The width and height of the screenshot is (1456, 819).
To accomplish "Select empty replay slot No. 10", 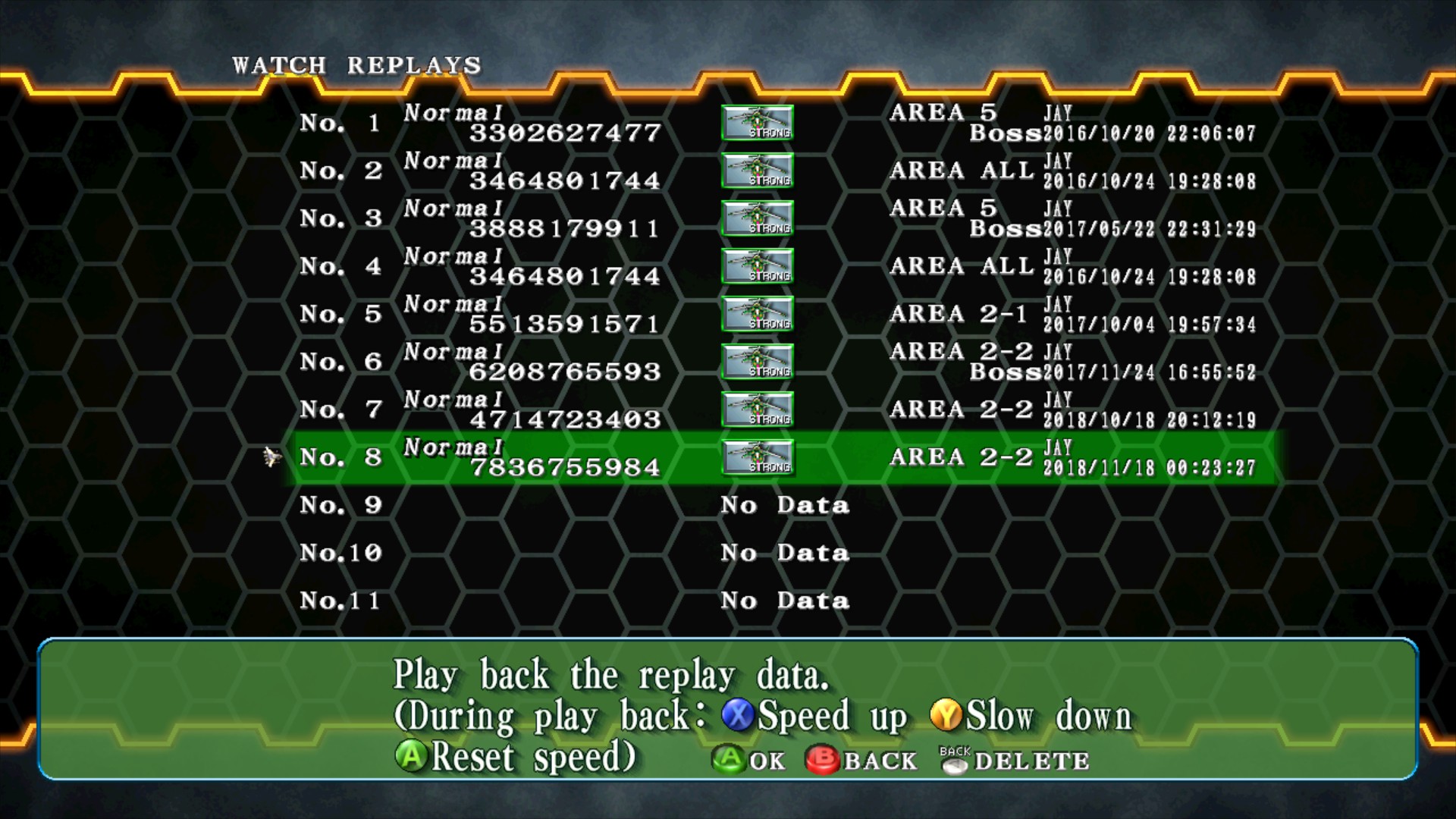I will pos(781,554).
